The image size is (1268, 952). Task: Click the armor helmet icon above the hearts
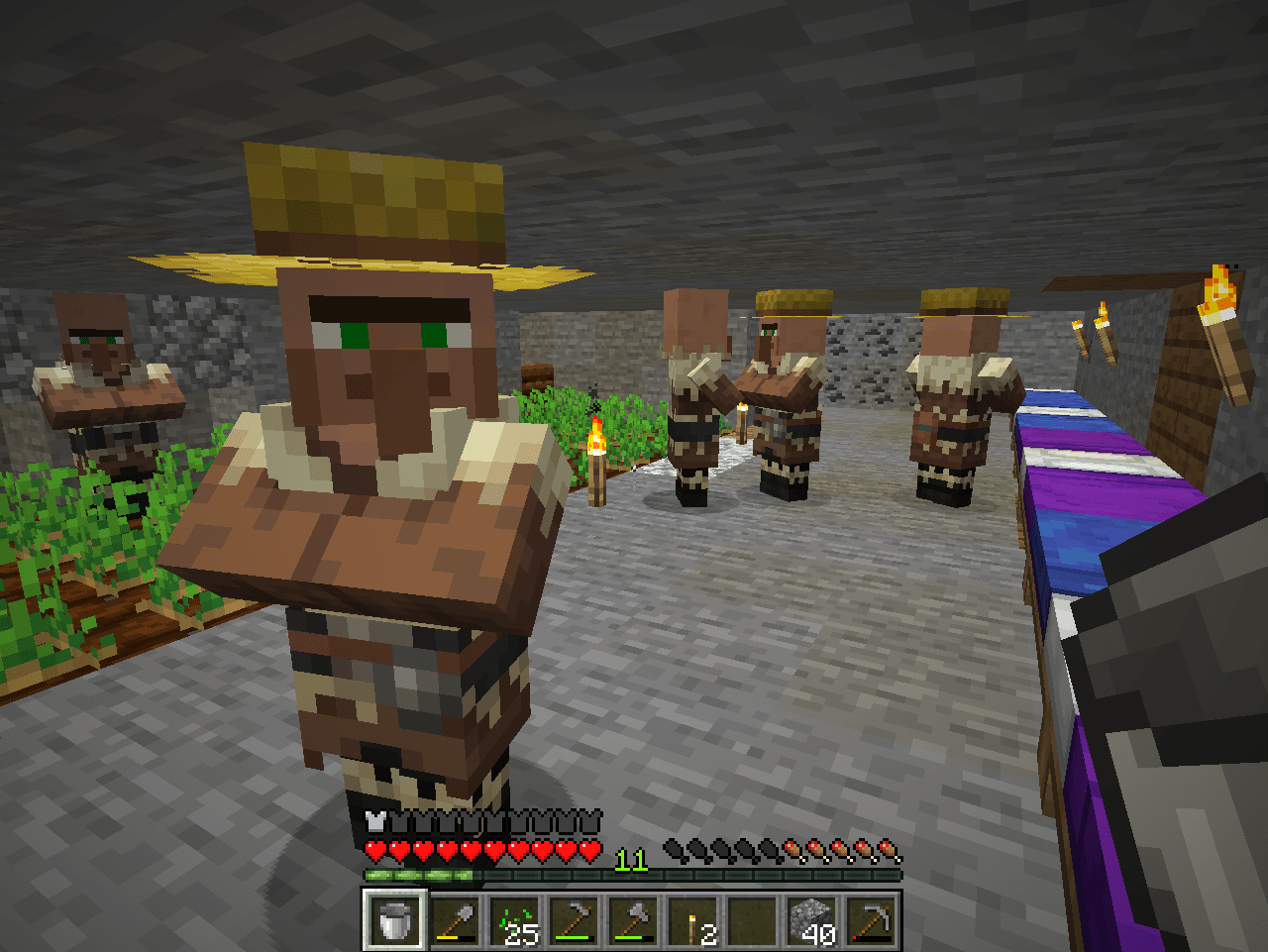pos(374,820)
